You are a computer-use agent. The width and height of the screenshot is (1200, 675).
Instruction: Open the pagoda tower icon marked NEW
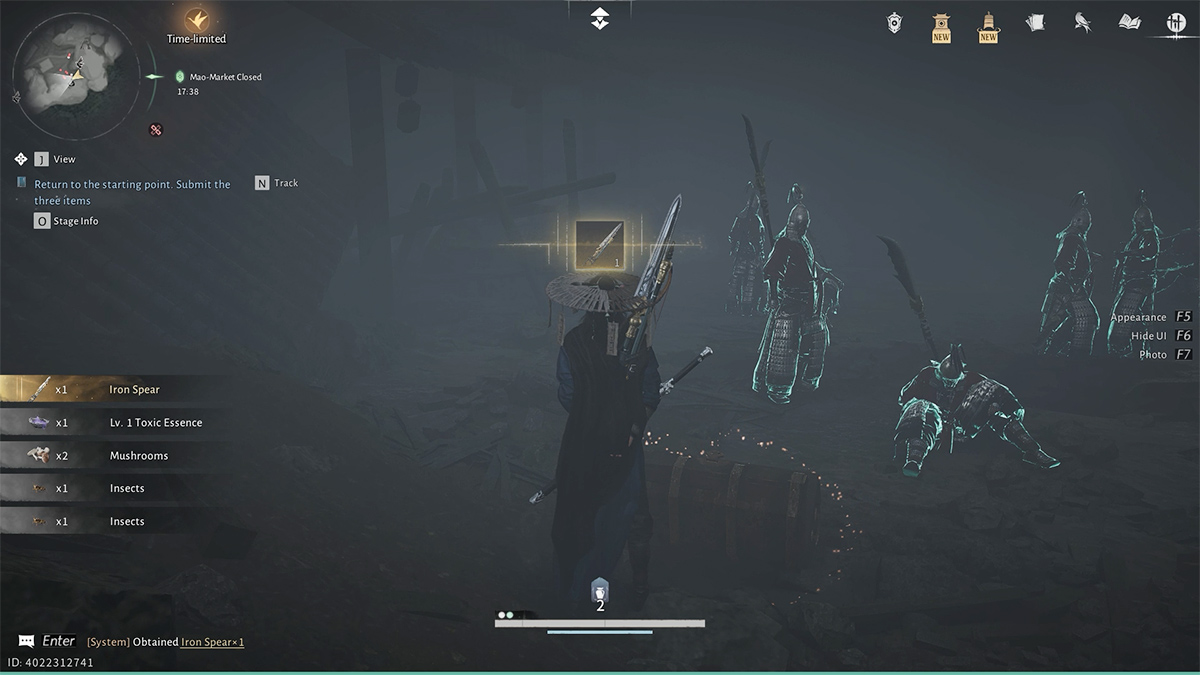point(988,24)
